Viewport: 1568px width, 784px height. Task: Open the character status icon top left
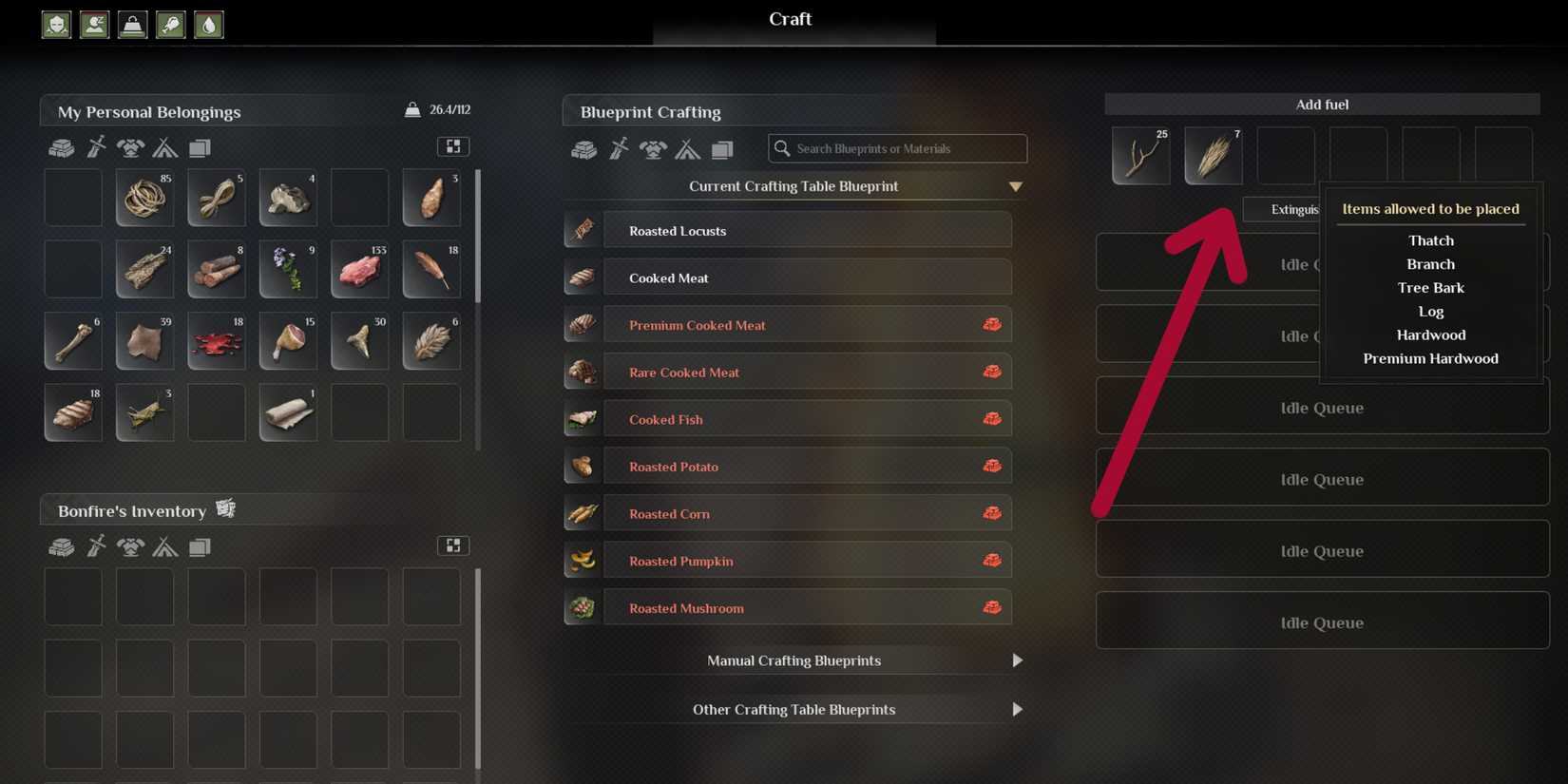click(56, 25)
